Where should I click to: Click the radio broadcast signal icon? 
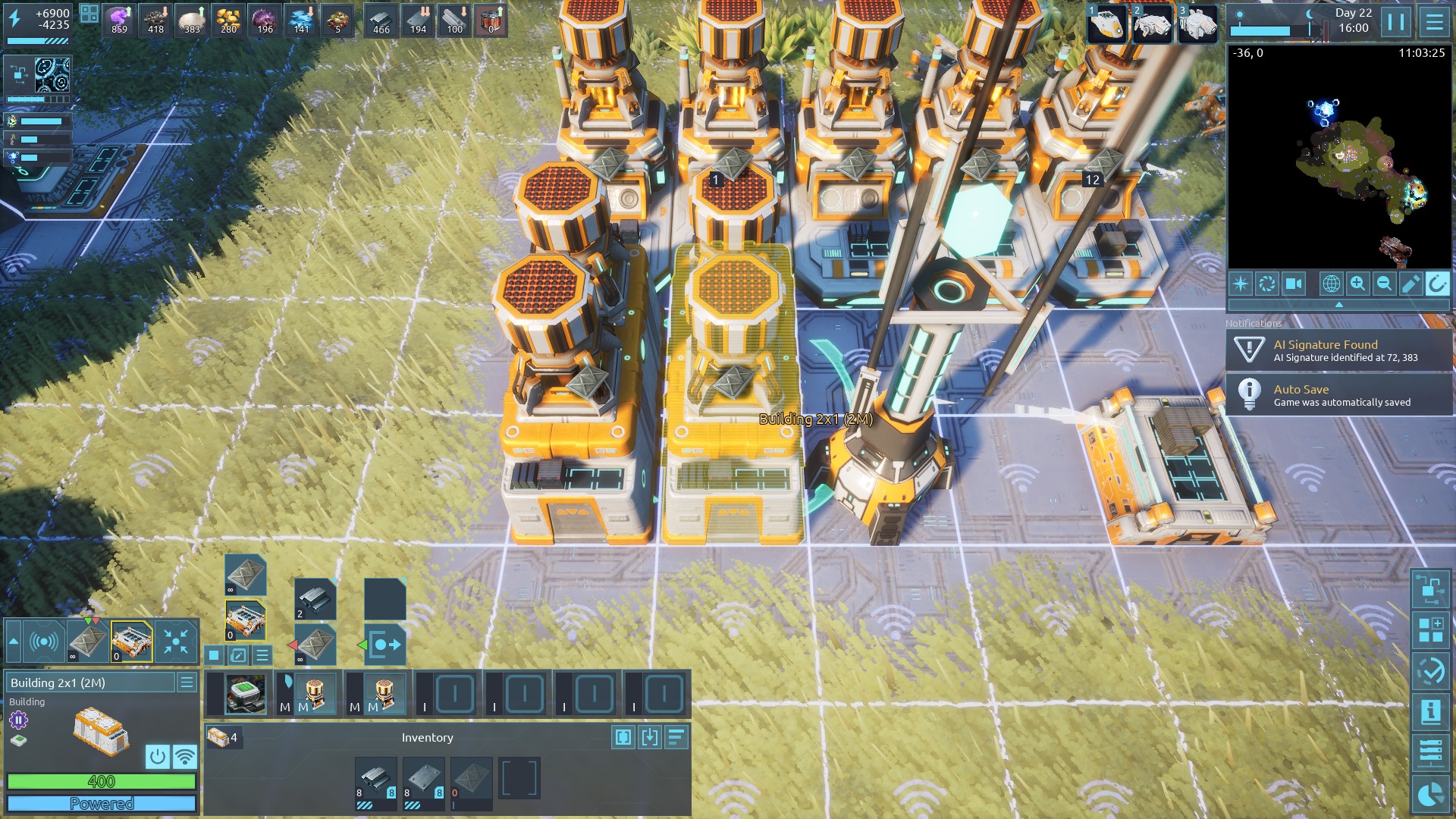tap(44, 642)
